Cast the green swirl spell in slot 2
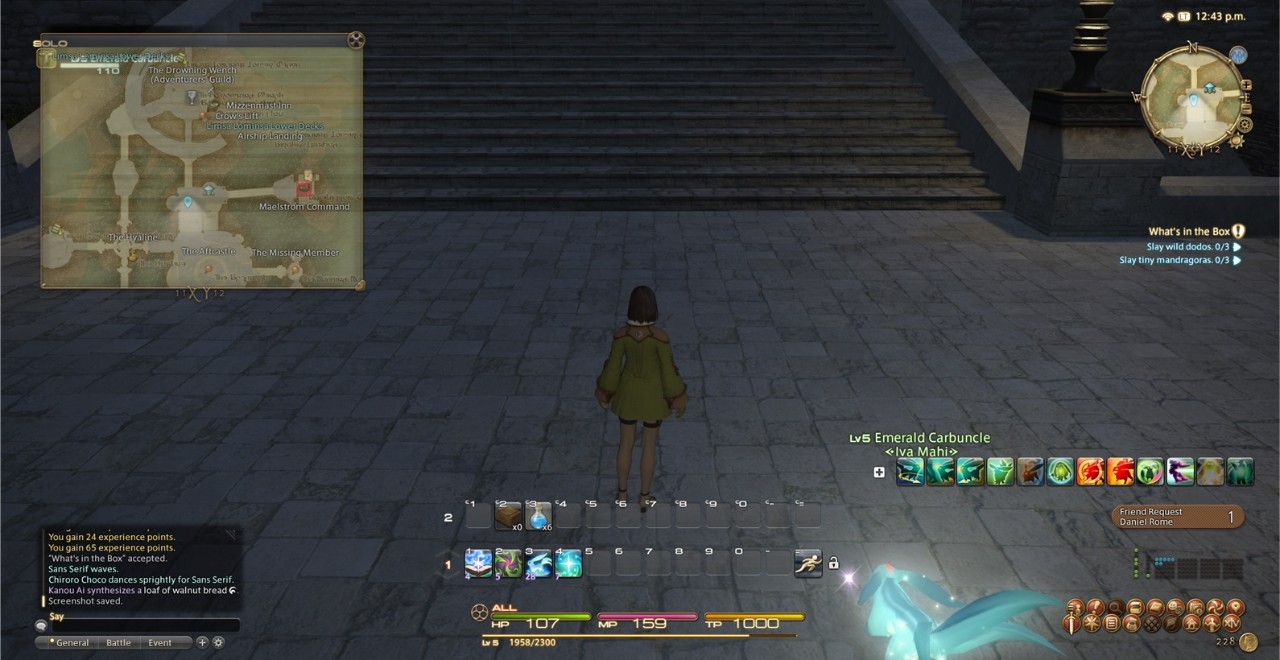This screenshot has height=660, width=1280. point(508,564)
